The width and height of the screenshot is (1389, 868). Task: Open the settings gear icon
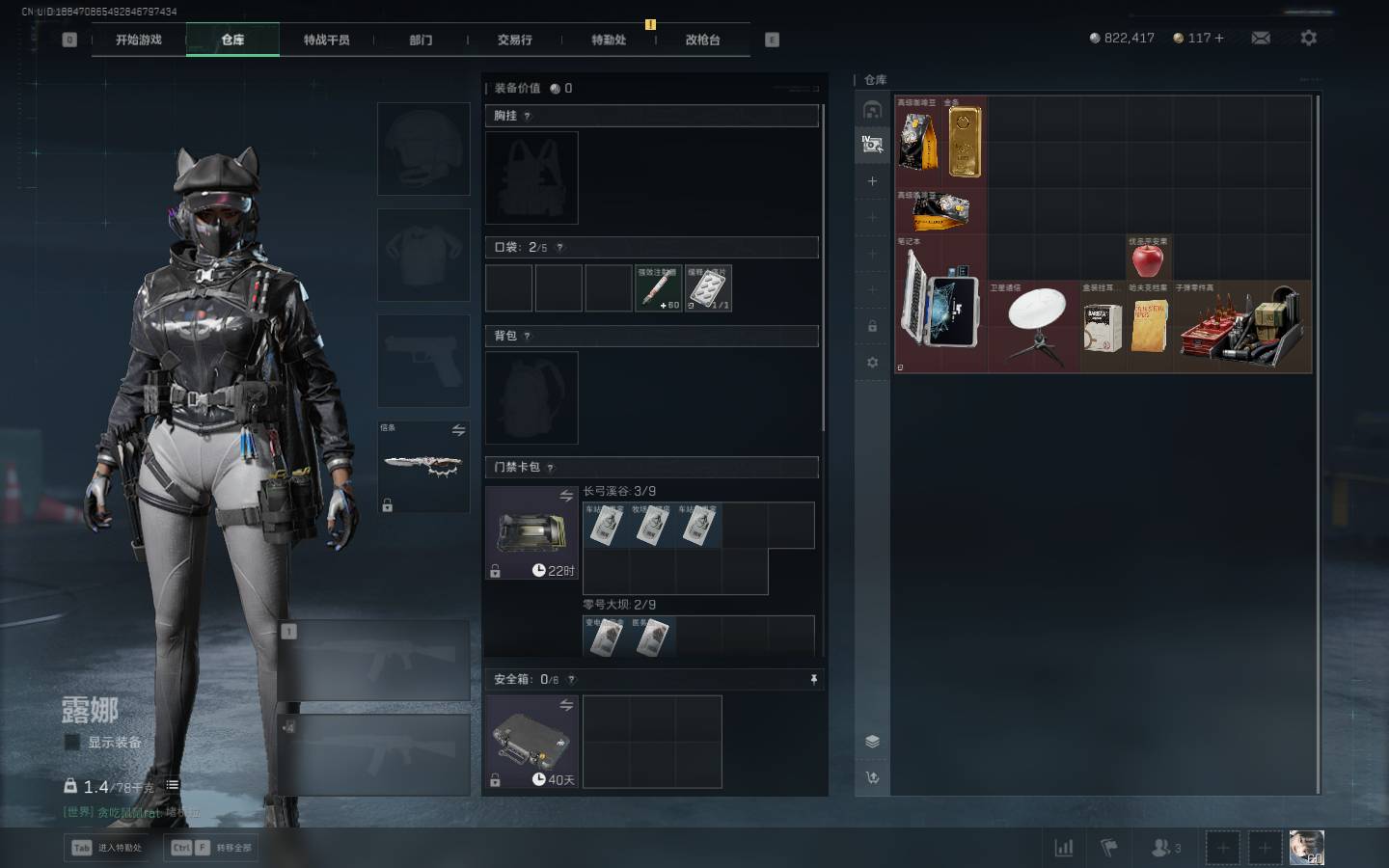pos(1308,38)
